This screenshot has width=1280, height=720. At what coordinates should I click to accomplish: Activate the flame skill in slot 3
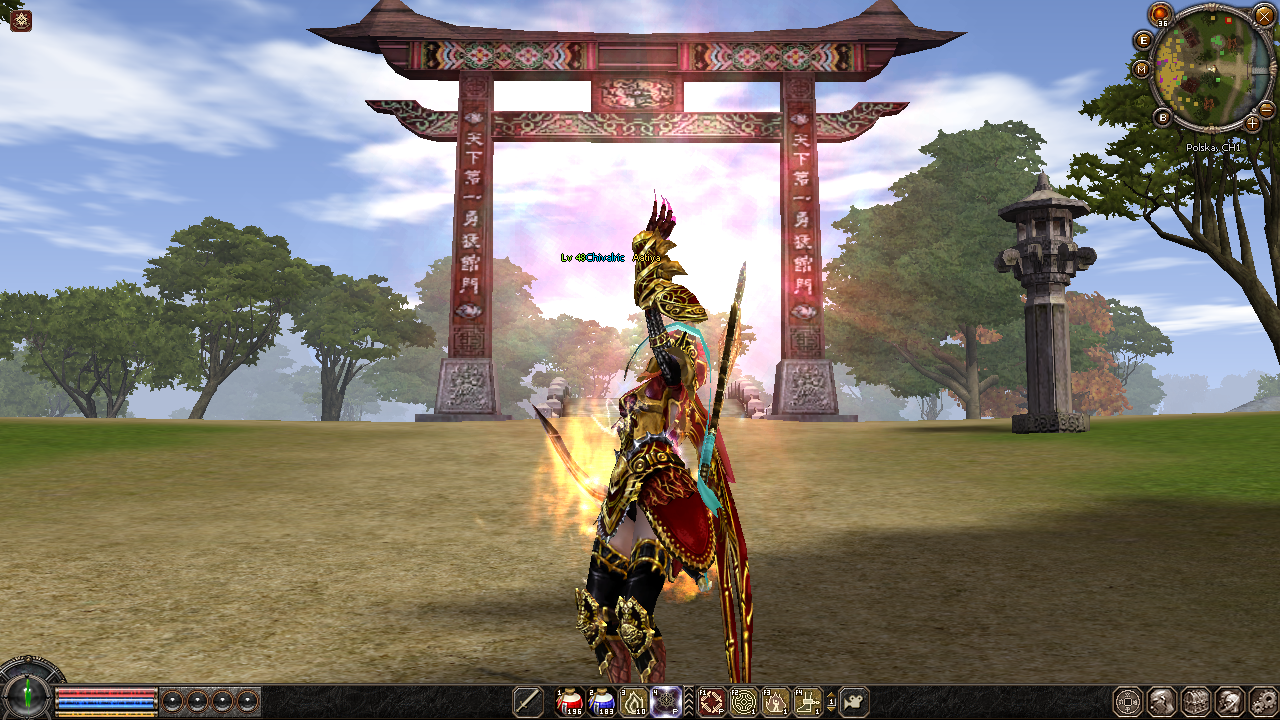(x=634, y=701)
